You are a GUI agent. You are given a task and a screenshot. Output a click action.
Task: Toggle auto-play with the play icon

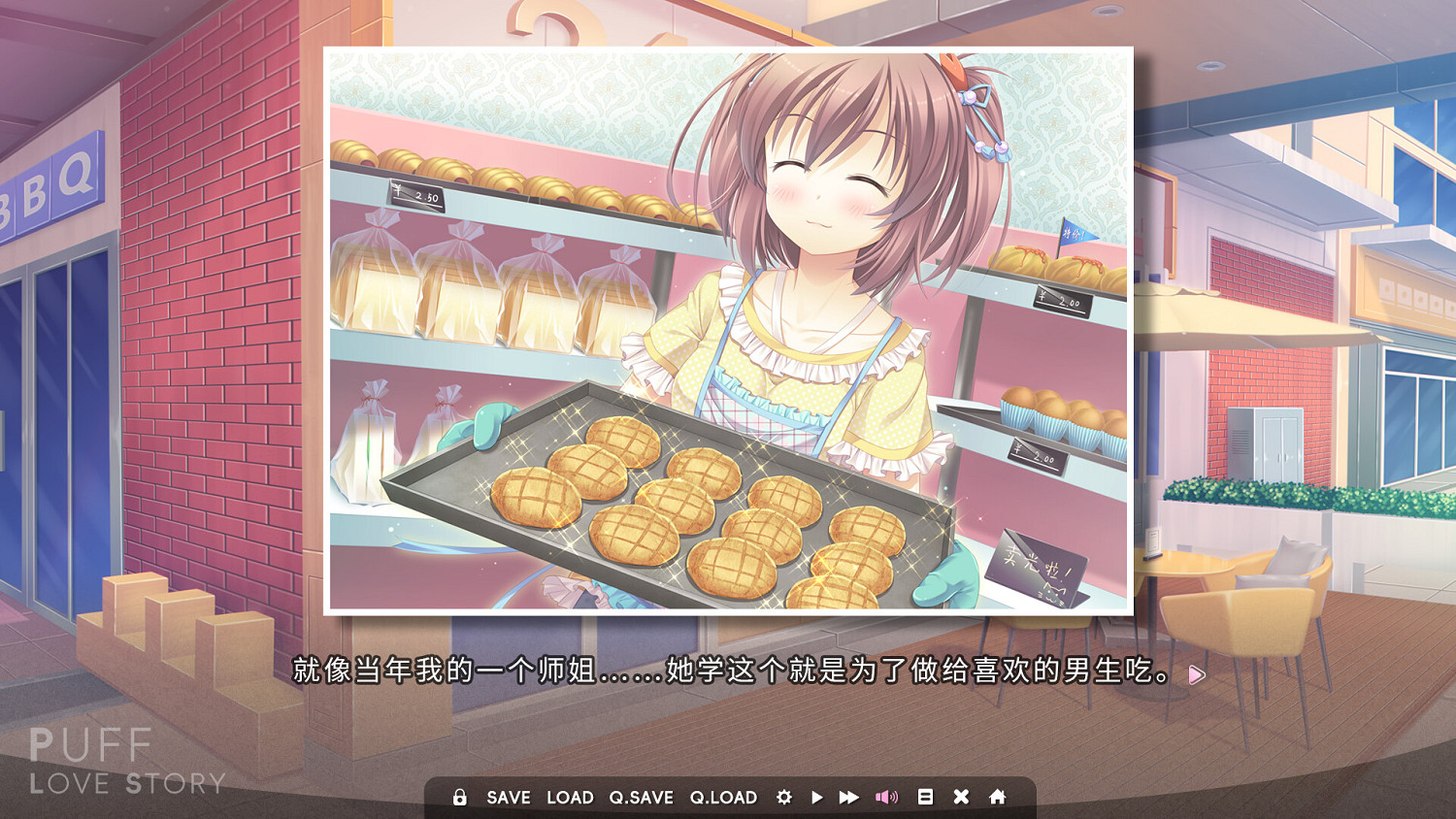tap(817, 797)
